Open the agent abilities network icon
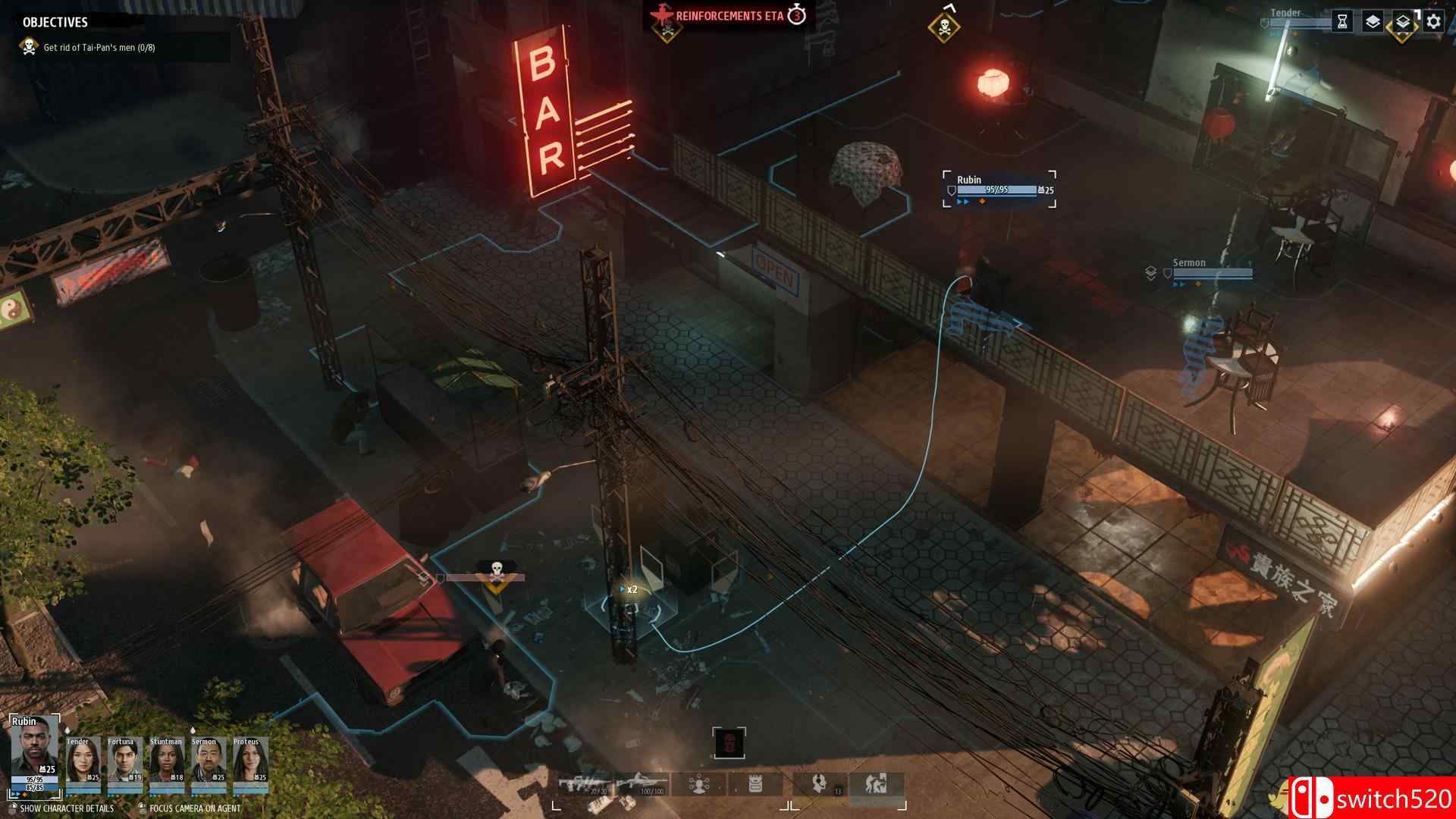 [x=699, y=784]
